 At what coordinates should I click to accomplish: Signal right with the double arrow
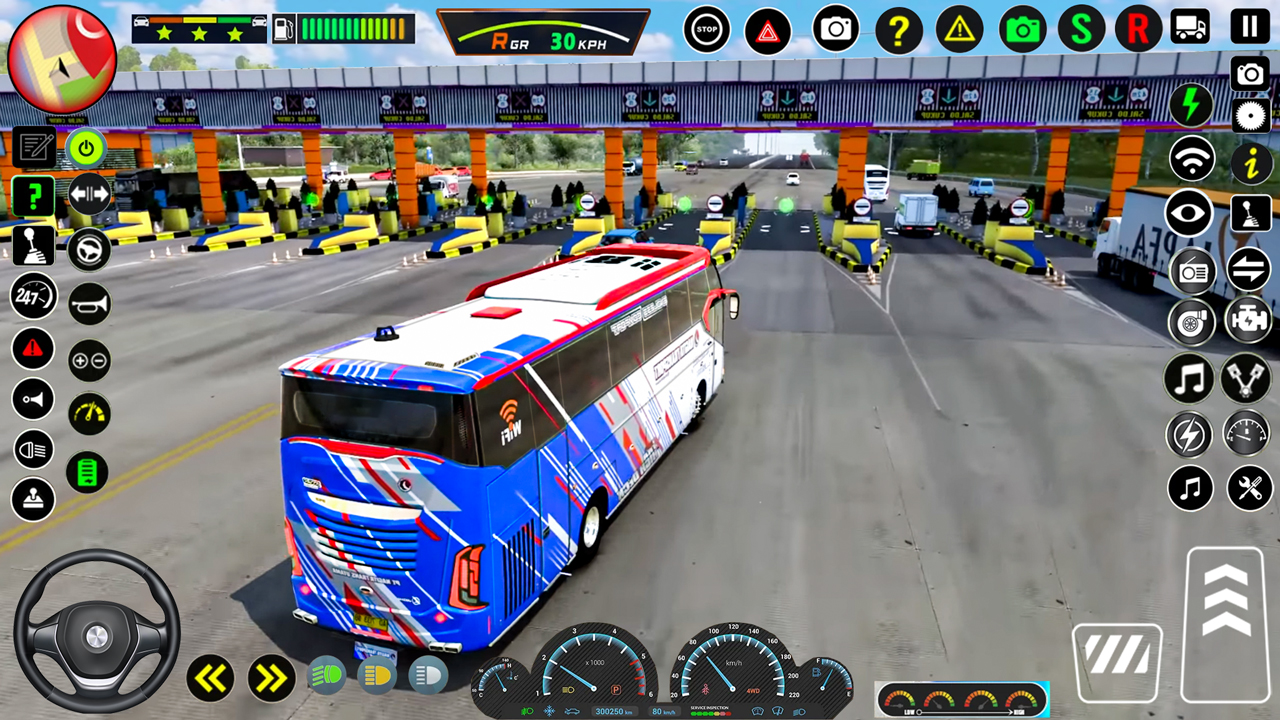[x=270, y=678]
